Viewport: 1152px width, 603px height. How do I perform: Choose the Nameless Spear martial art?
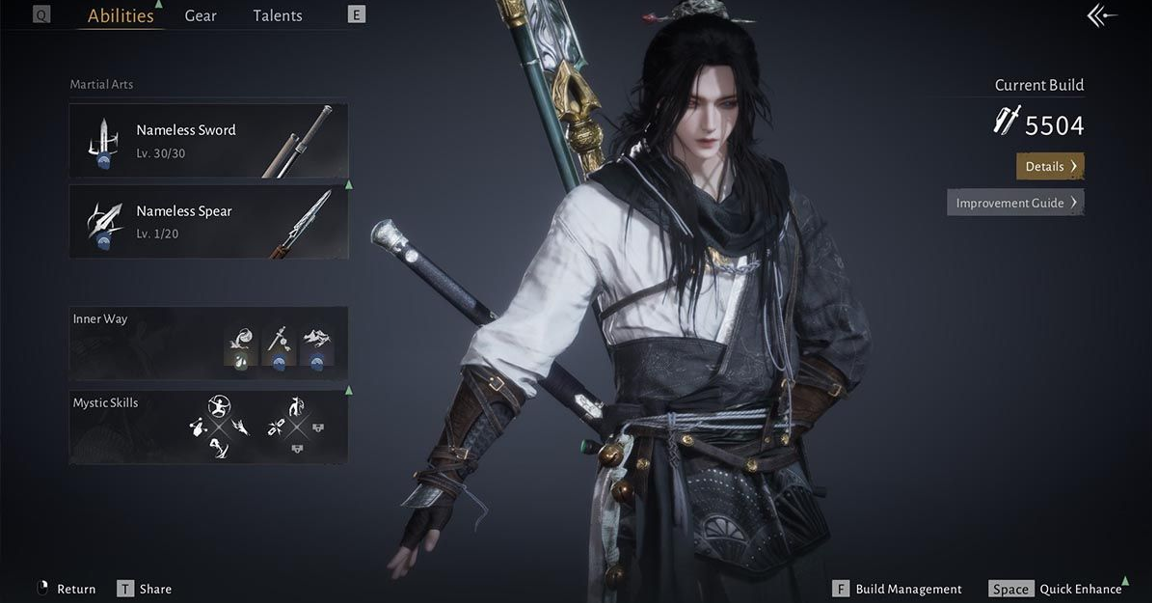pyautogui.click(x=208, y=222)
